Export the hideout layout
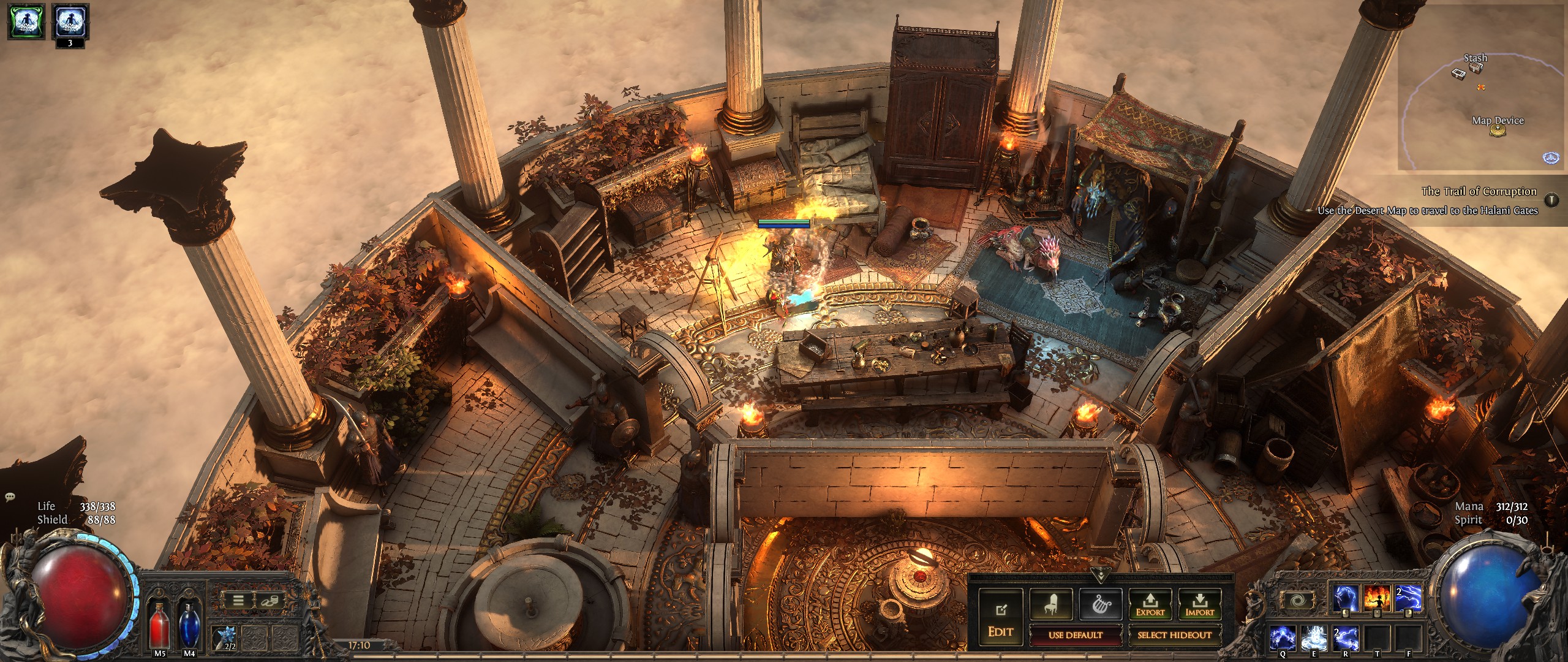Viewport: 1568px width, 662px height. [1150, 603]
